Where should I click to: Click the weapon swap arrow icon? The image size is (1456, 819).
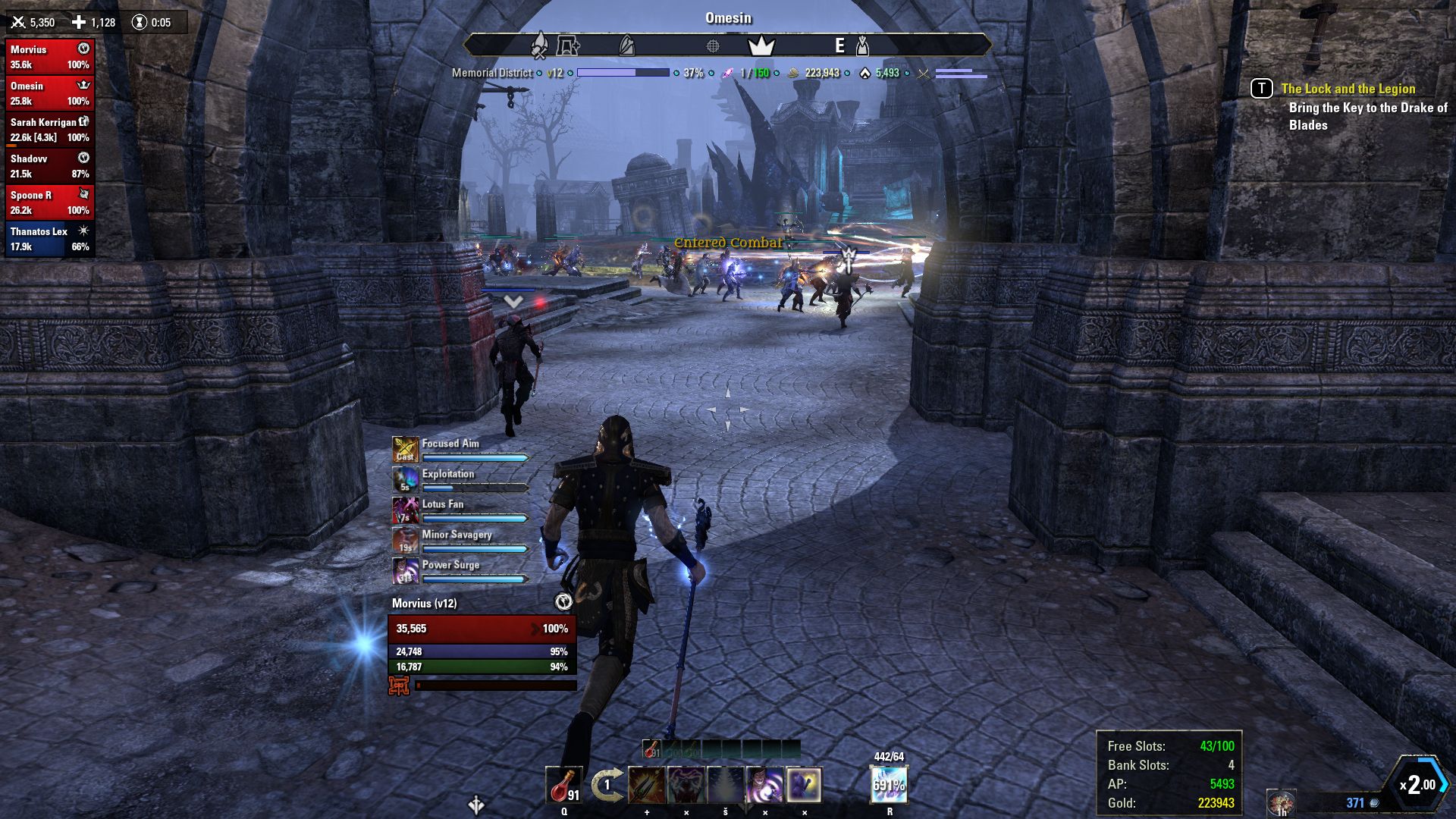pyautogui.click(x=607, y=785)
